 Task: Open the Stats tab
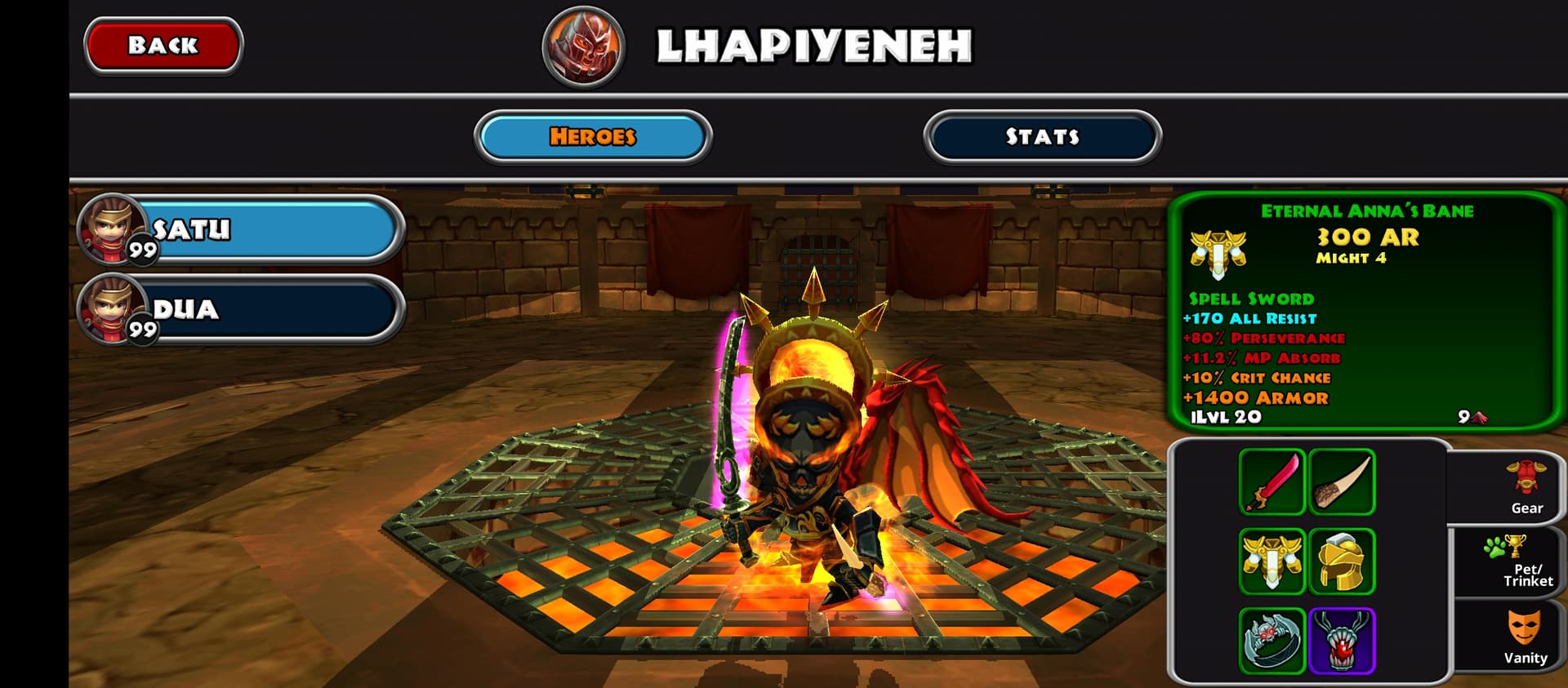click(1042, 136)
